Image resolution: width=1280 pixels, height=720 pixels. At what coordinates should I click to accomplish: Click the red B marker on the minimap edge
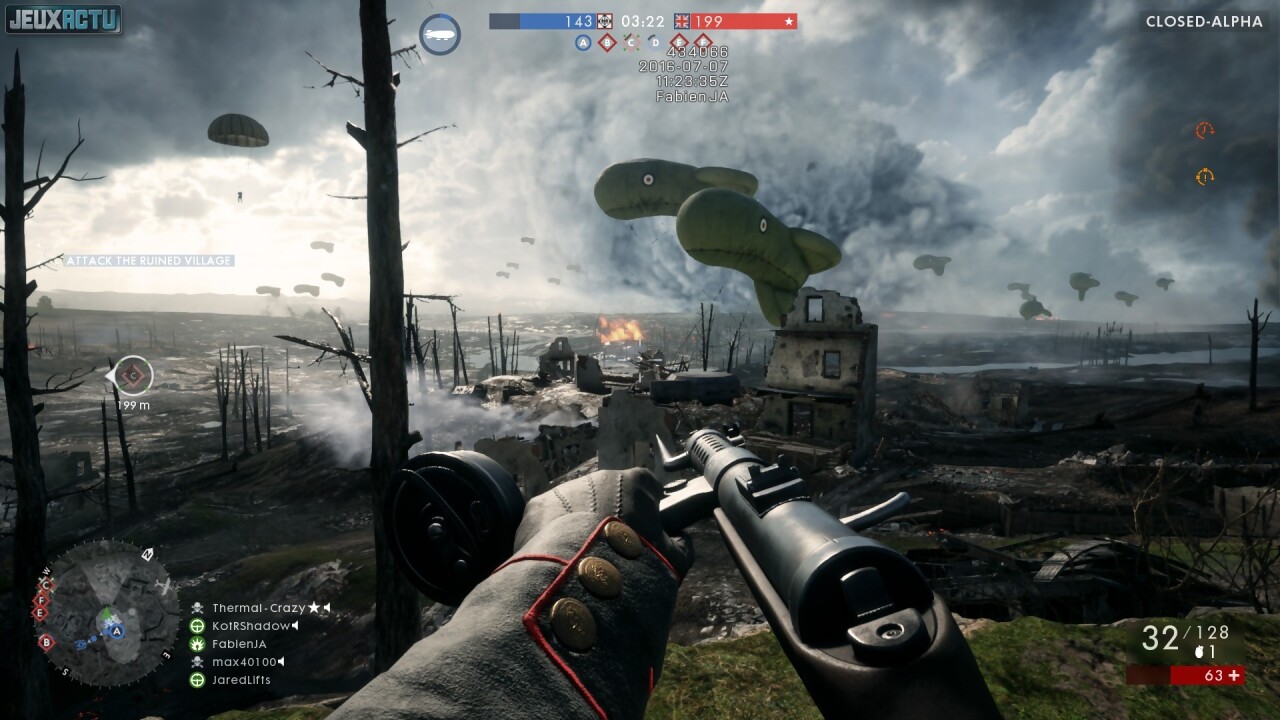coord(46,642)
